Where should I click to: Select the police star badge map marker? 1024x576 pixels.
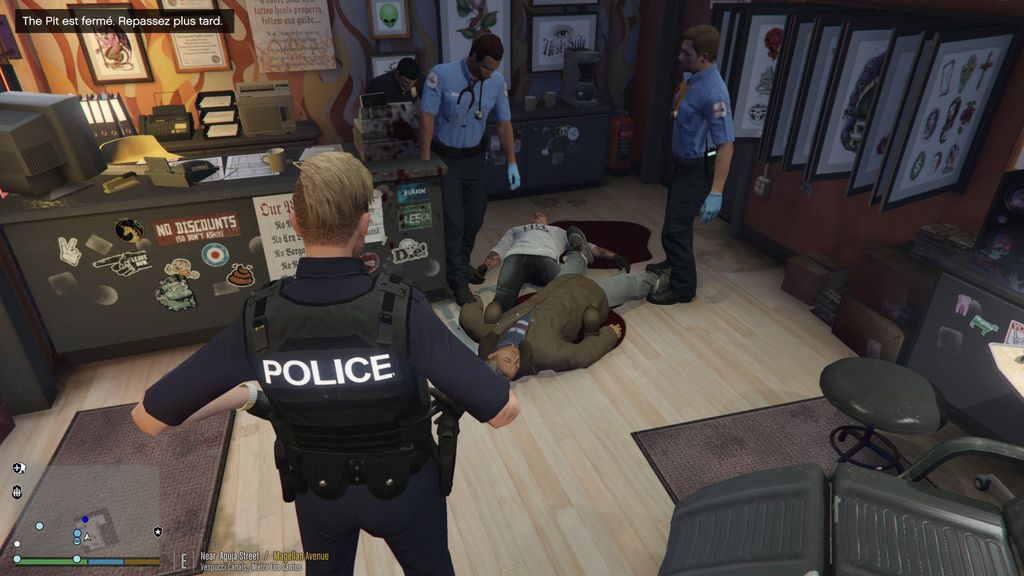tap(157, 531)
